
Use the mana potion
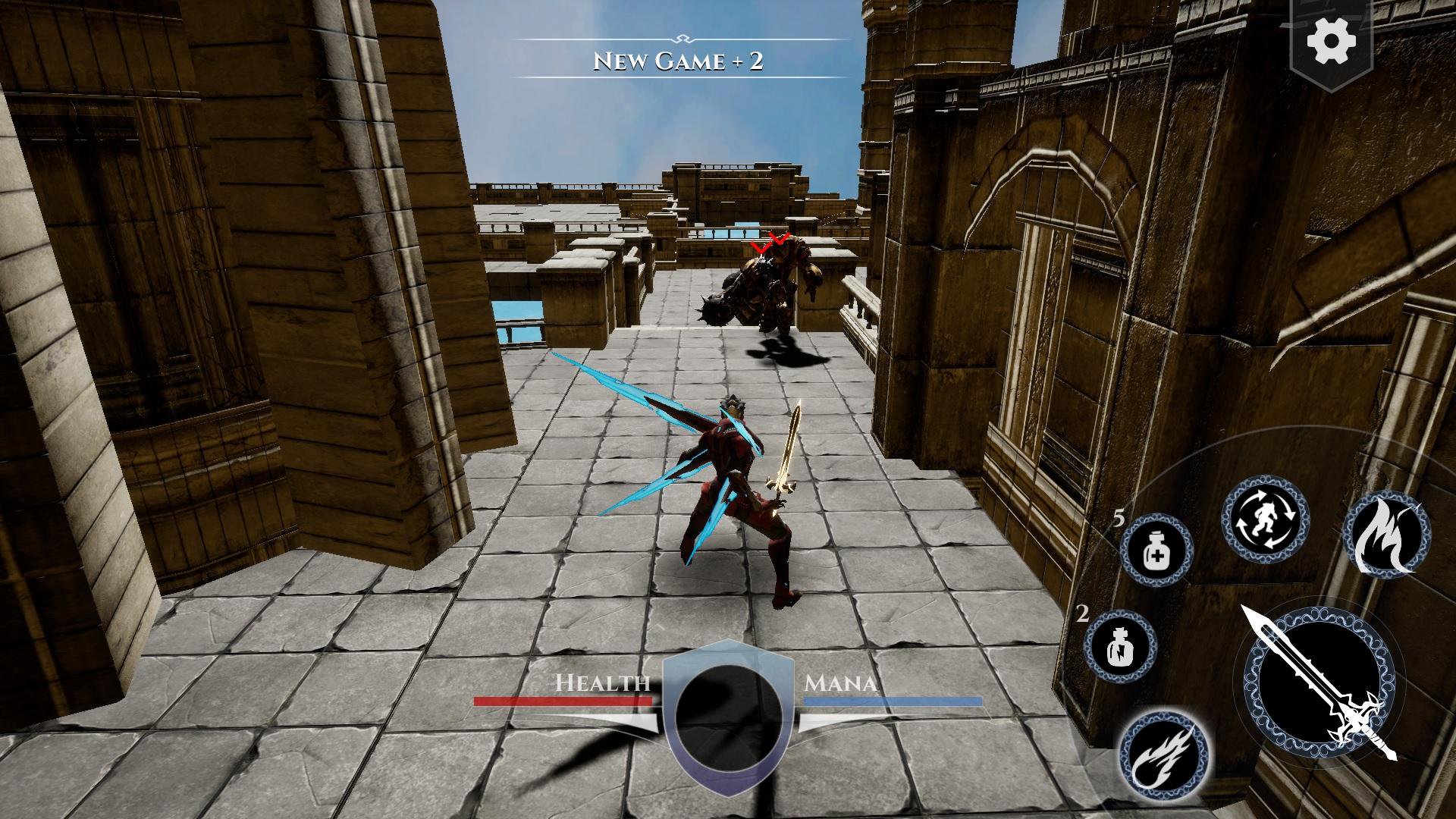pyautogui.click(x=1120, y=647)
